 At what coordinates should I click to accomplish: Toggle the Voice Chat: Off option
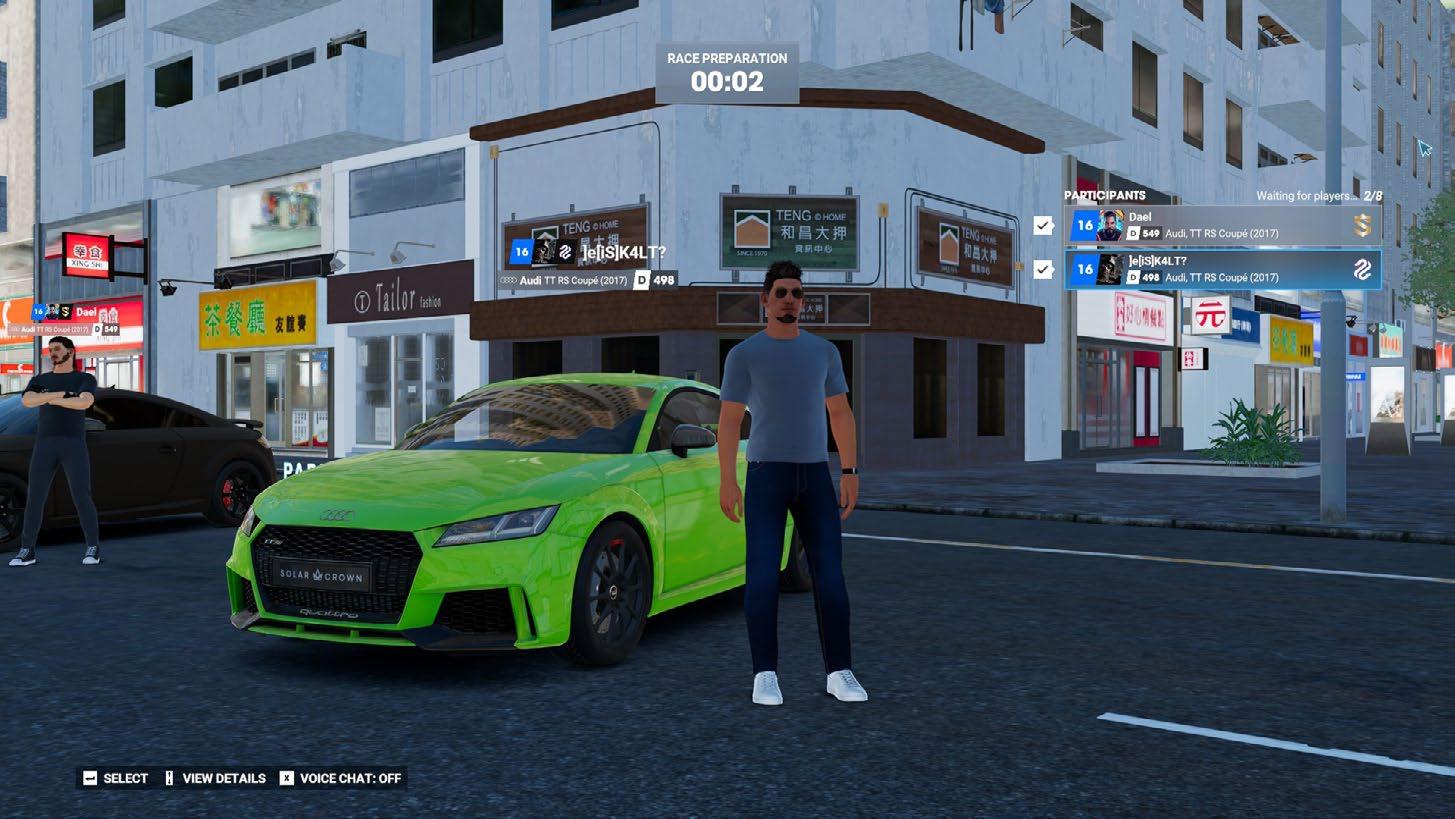coord(340,778)
